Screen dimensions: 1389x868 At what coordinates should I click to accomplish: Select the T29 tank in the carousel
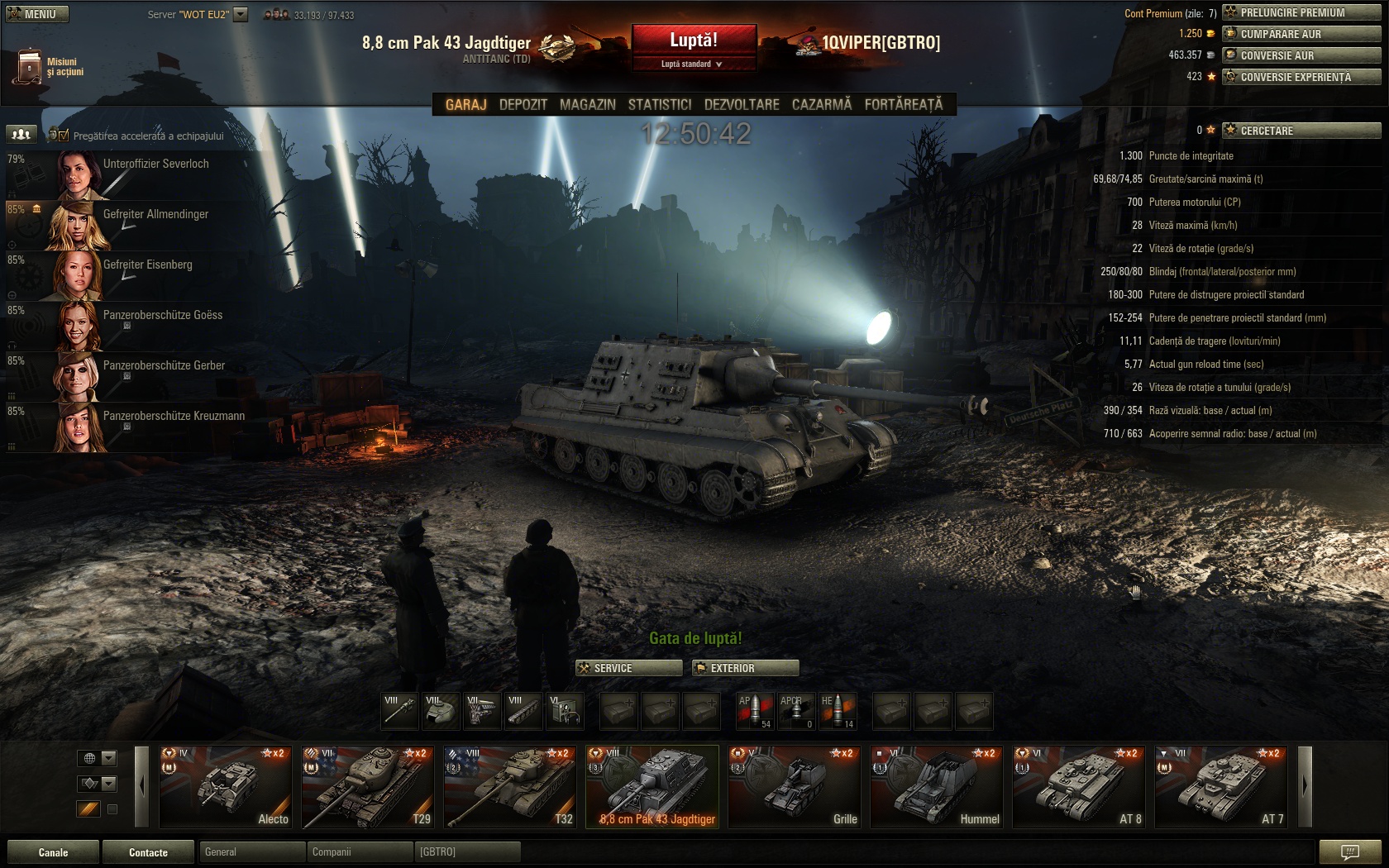coord(367,786)
